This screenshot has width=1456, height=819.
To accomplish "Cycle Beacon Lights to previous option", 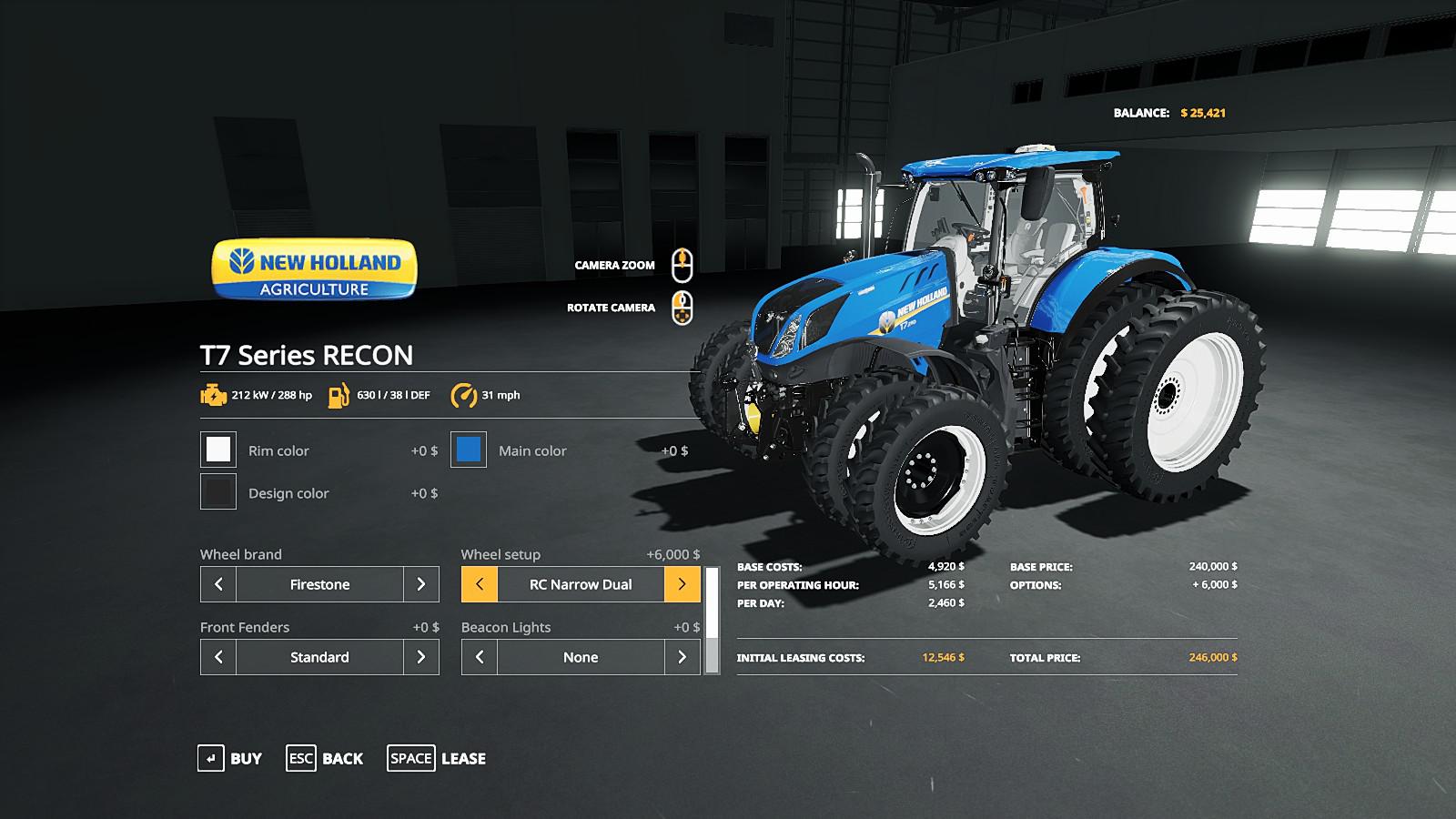I will [480, 657].
